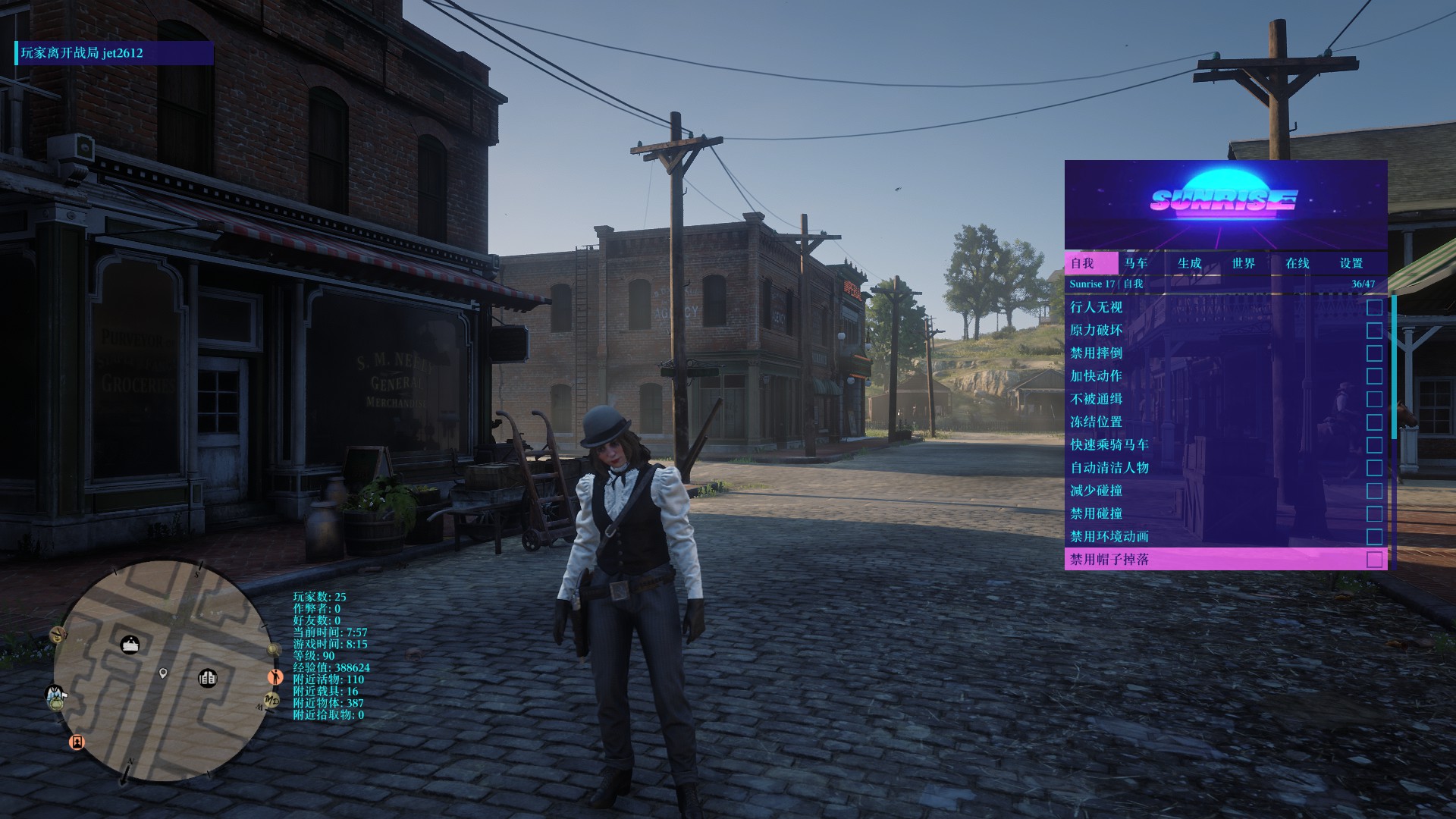The image size is (1456, 819).
Task: Go to the 设置 tab
Action: [x=1351, y=263]
